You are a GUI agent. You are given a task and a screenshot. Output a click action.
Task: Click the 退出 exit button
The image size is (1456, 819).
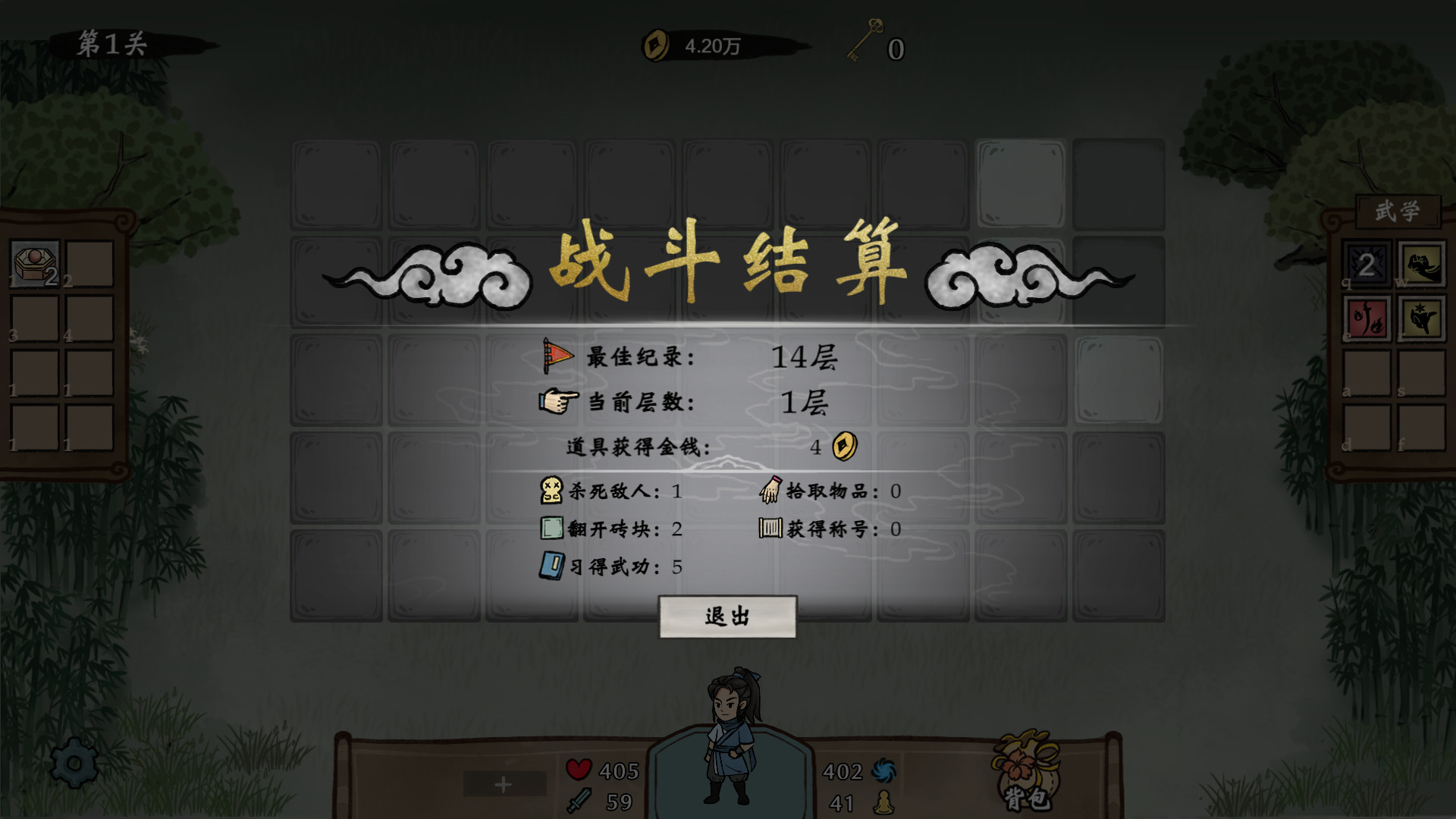726,617
